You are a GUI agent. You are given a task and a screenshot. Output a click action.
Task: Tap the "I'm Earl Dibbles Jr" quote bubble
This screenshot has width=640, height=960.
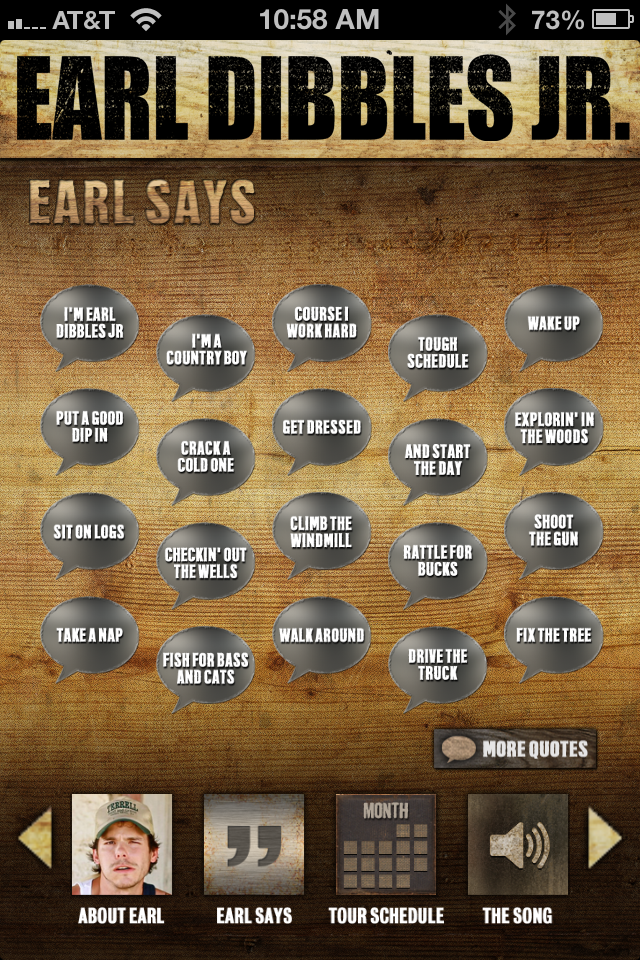(x=90, y=323)
